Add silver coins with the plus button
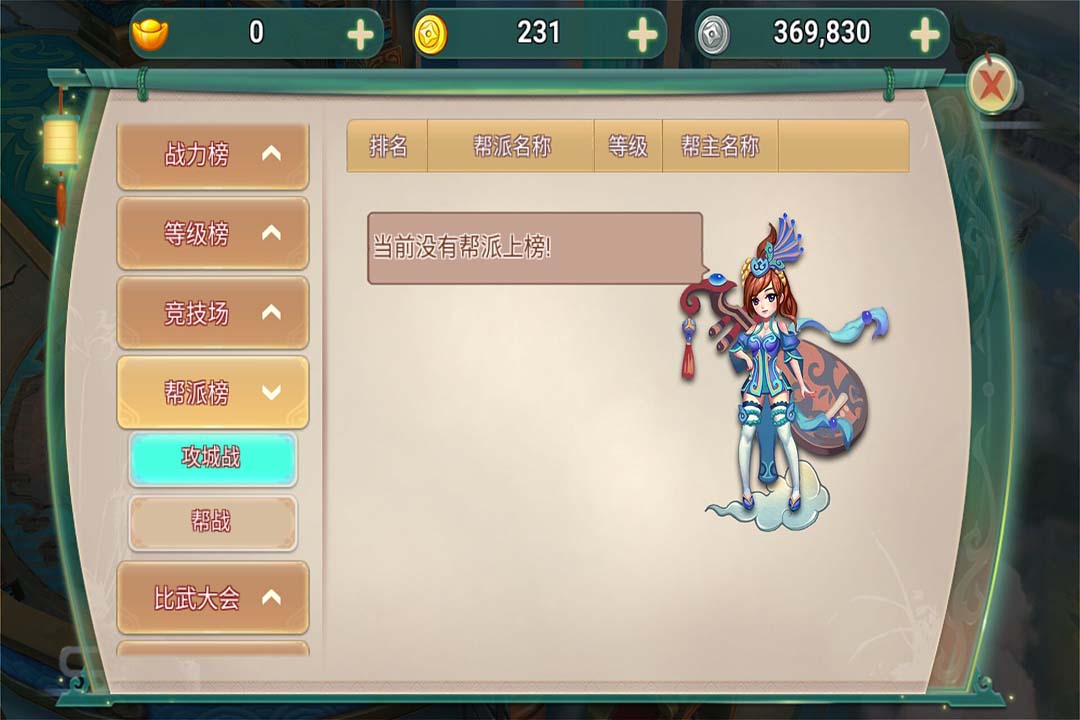1080x720 pixels. pyautogui.click(x=925, y=35)
